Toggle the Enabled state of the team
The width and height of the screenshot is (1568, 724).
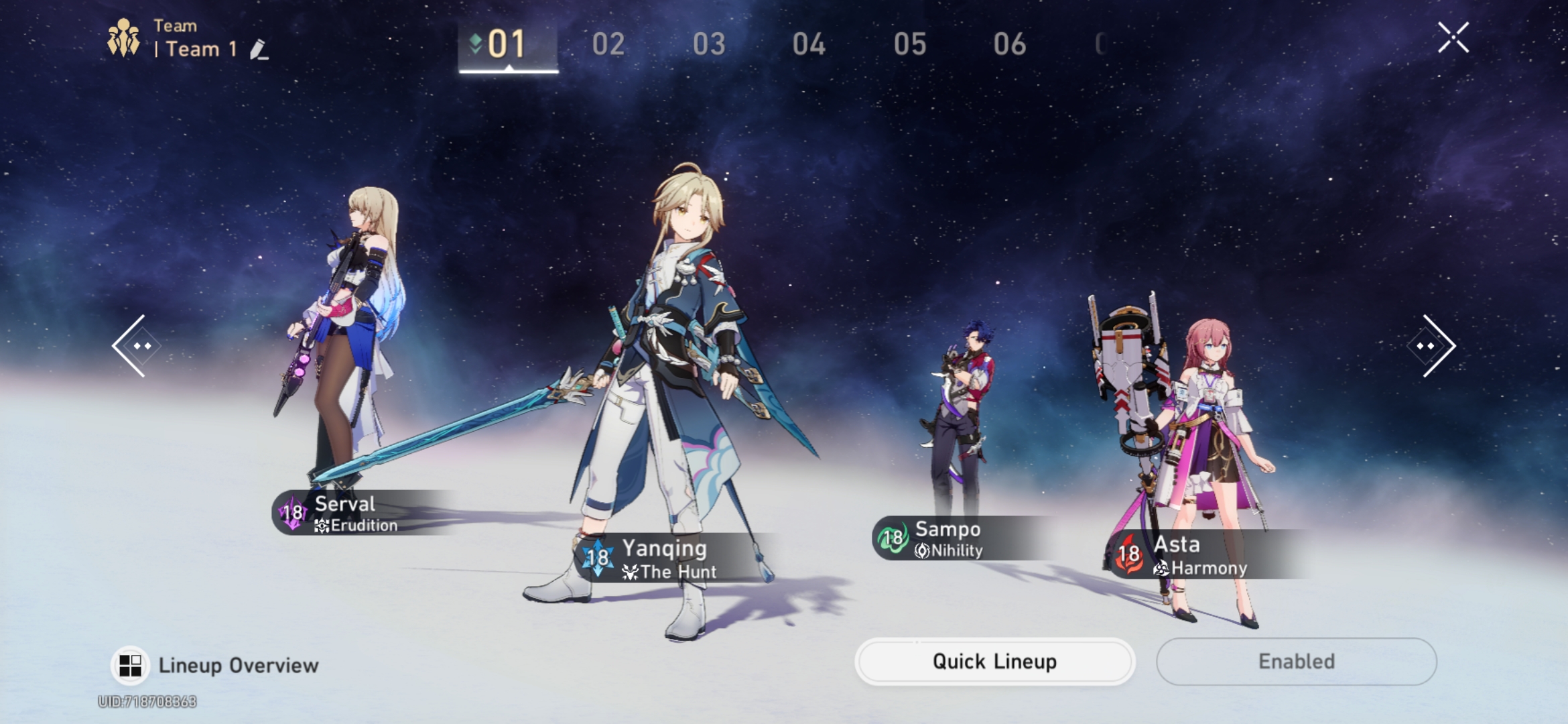1296,661
